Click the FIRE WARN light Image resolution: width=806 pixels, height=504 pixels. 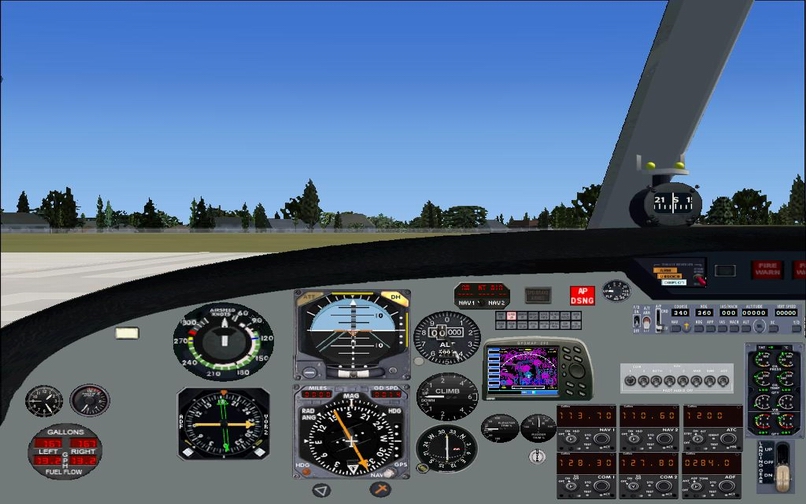coord(768,269)
